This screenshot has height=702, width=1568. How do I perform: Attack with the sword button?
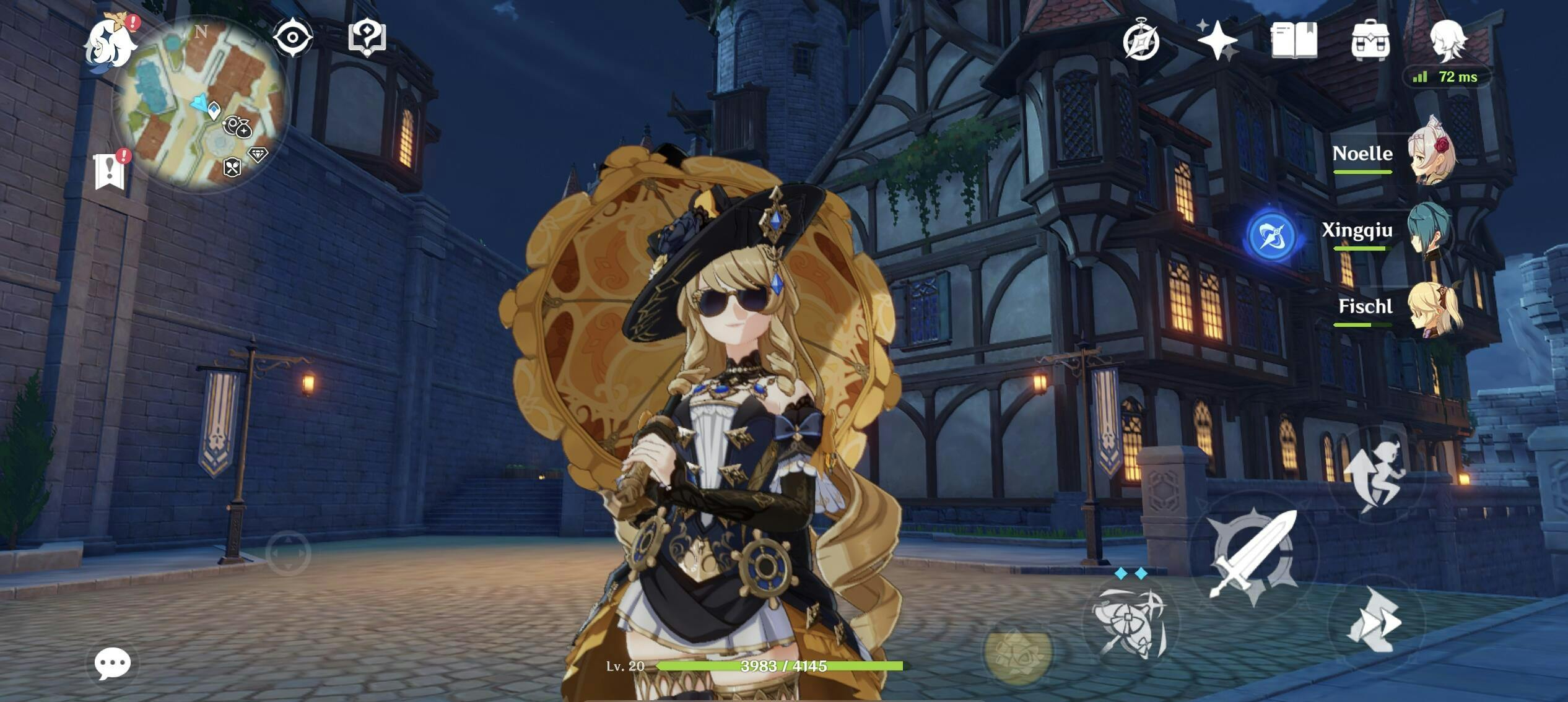click(x=1253, y=555)
